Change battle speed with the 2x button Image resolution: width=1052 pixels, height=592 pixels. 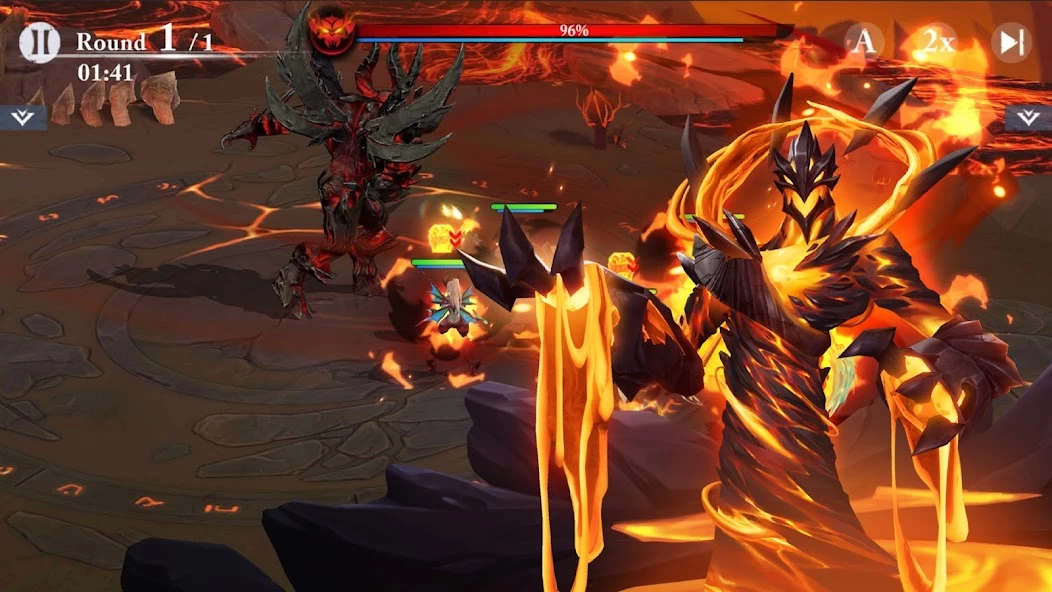pos(937,42)
